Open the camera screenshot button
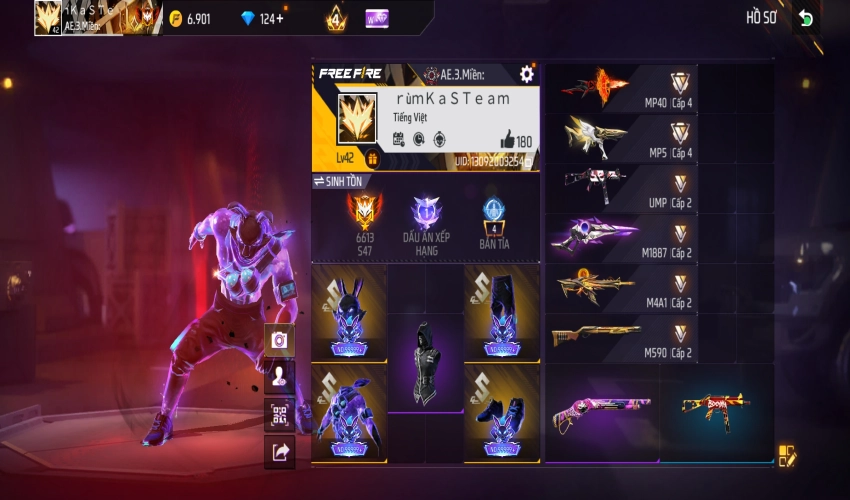The width and height of the screenshot is (850, 500). pyautogui.click(x=280, y=341)
